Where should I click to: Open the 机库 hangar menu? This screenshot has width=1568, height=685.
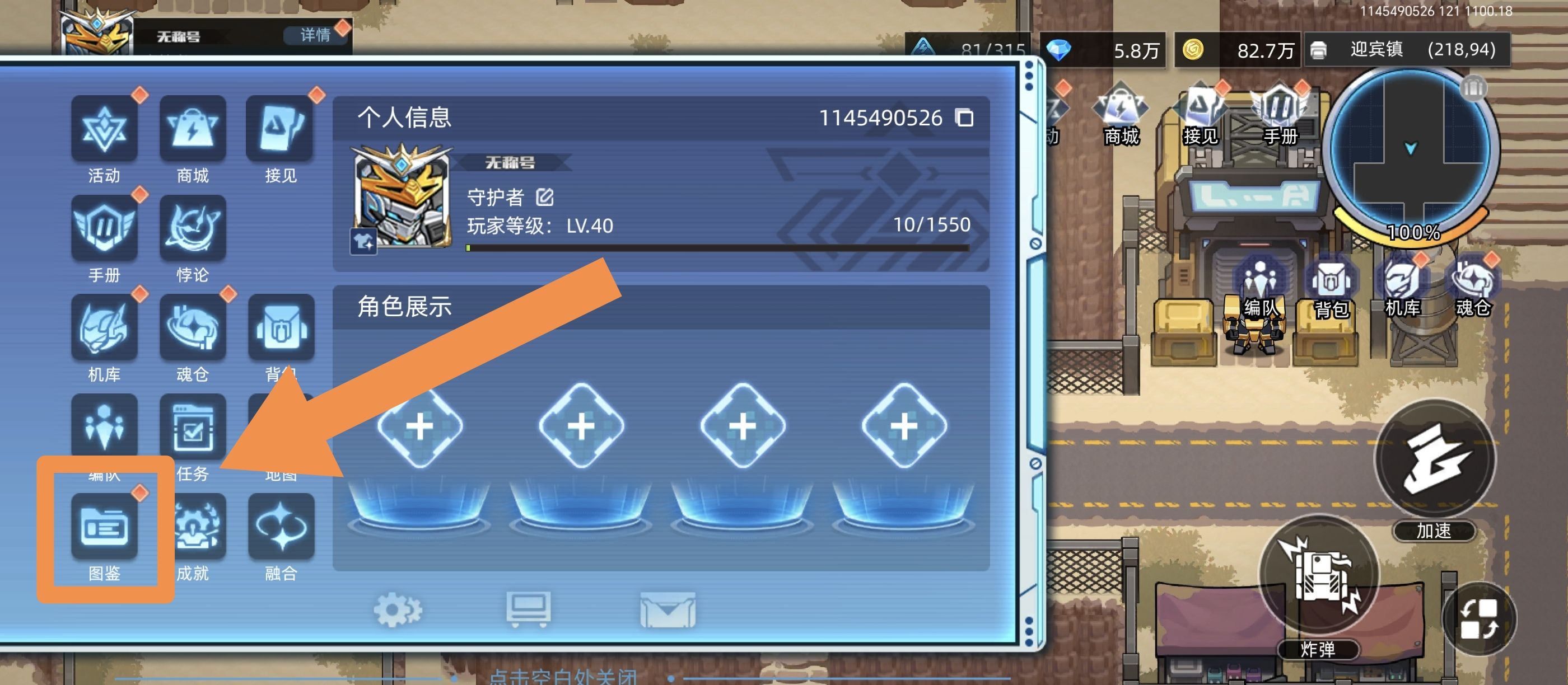[105, 329]
